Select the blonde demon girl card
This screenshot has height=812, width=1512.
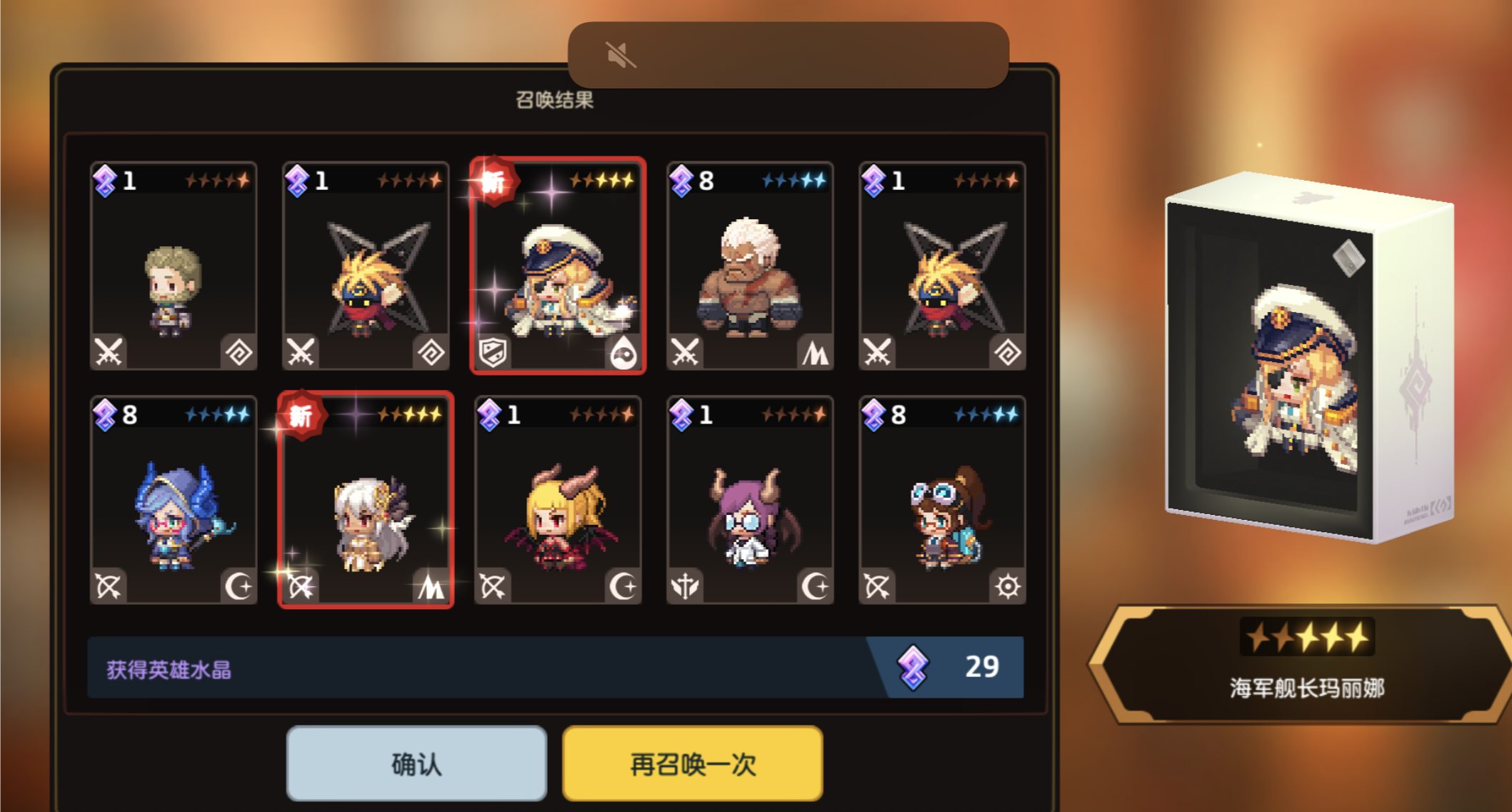[x=558, y=500]
